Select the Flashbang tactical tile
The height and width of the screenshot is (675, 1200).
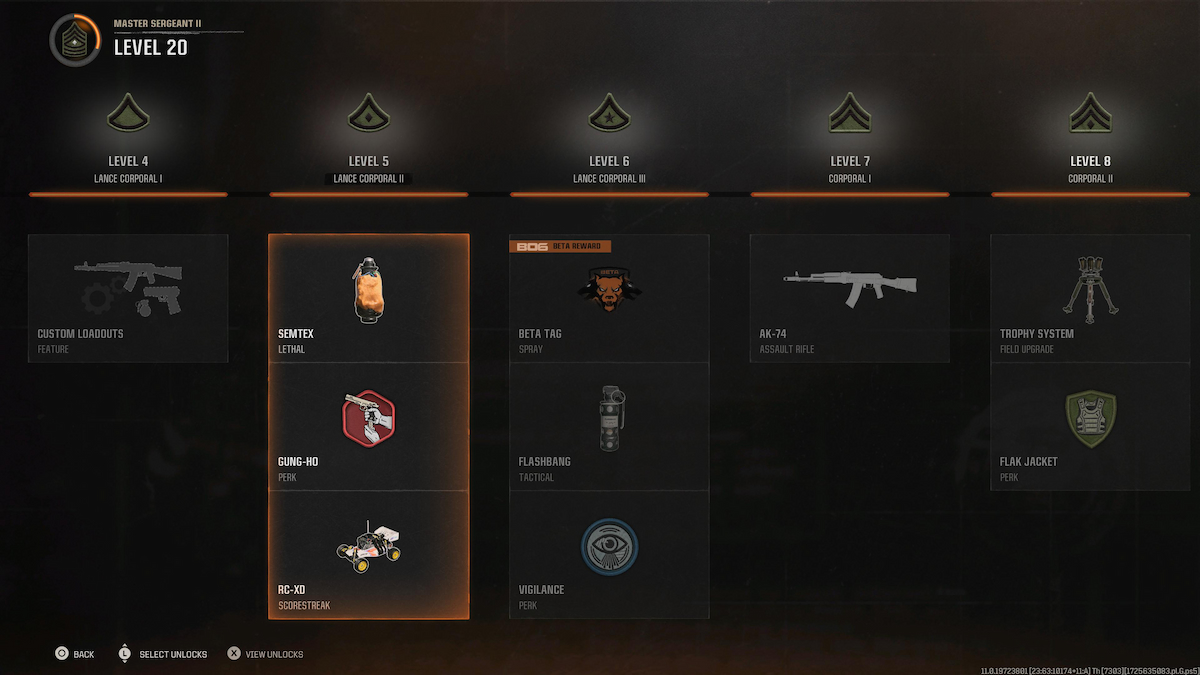pos(609,426)
